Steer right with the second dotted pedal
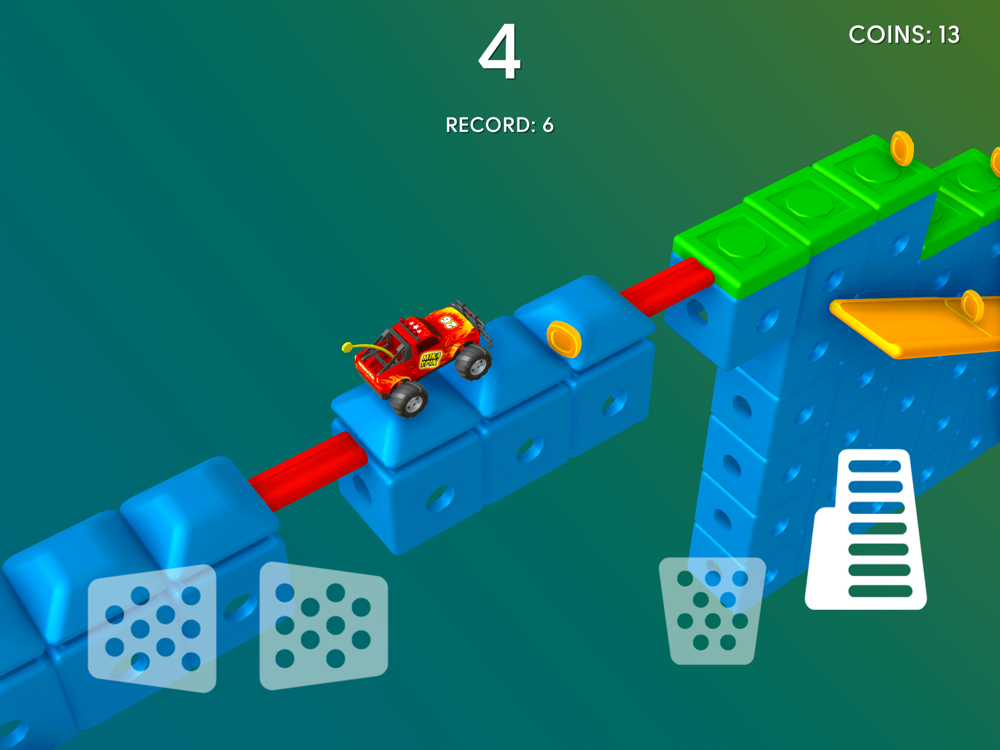This screenshot has width=1000, height=750. click(322, 626)
